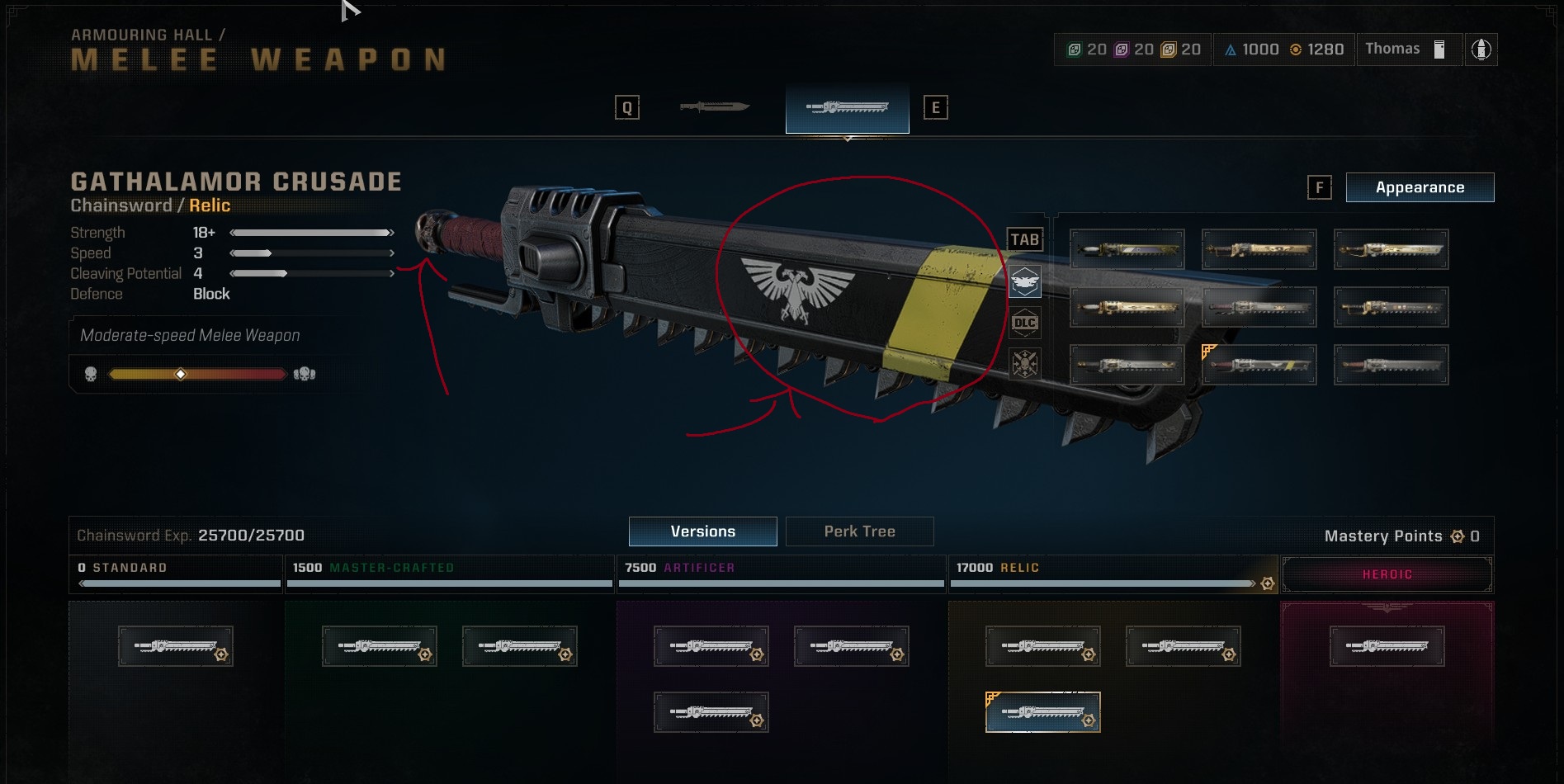Click the DLC category icon
This screenshot has width=1564, height=784.
pos(1025,324)
